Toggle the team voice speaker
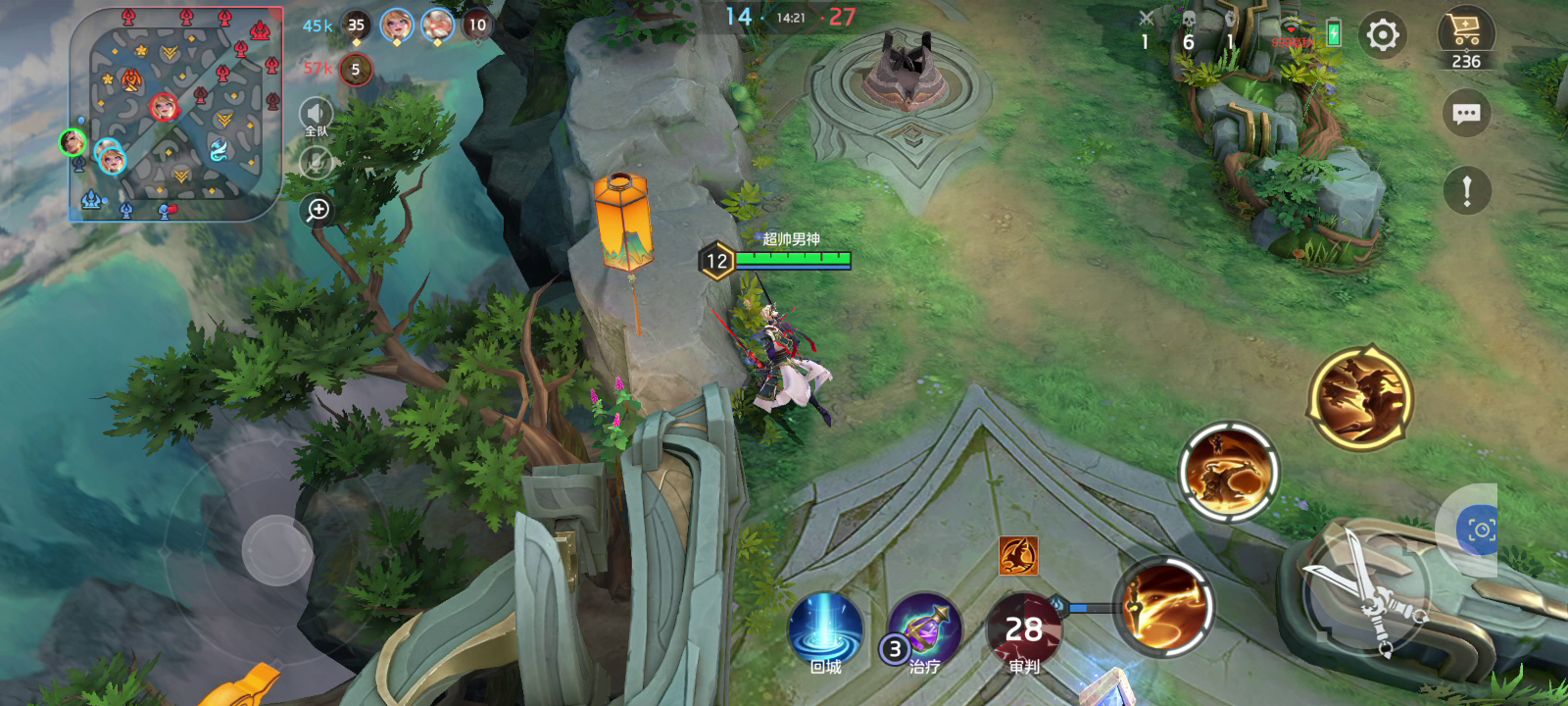The width and height of the screenshot is (1568, 706). tap(316, 117)
